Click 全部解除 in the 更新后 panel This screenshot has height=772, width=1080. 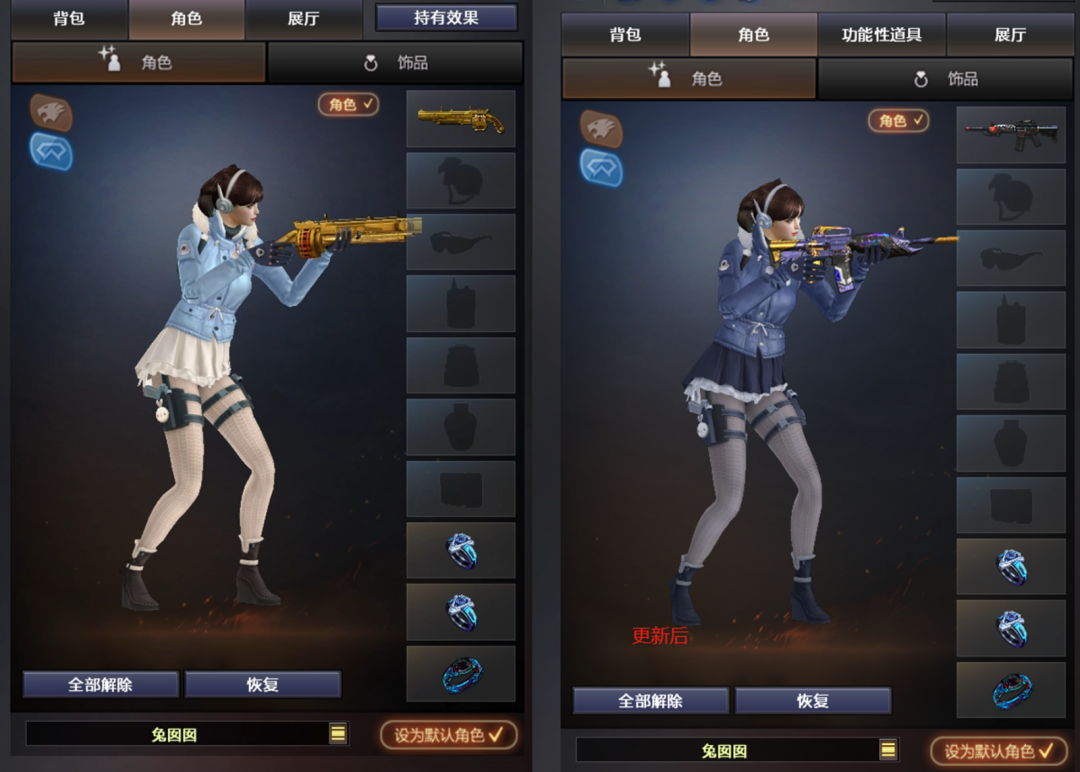pyautogui.click(x=650, y=701)
